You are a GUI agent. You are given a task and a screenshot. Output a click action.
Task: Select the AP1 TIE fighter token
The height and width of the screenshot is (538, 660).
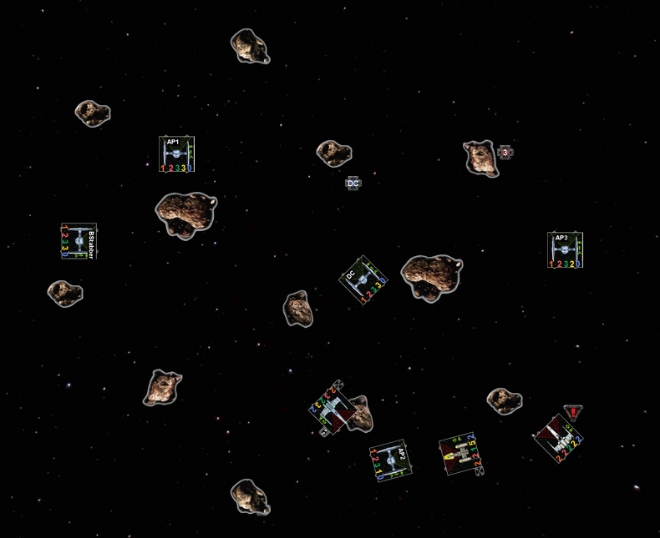[176, 154]
